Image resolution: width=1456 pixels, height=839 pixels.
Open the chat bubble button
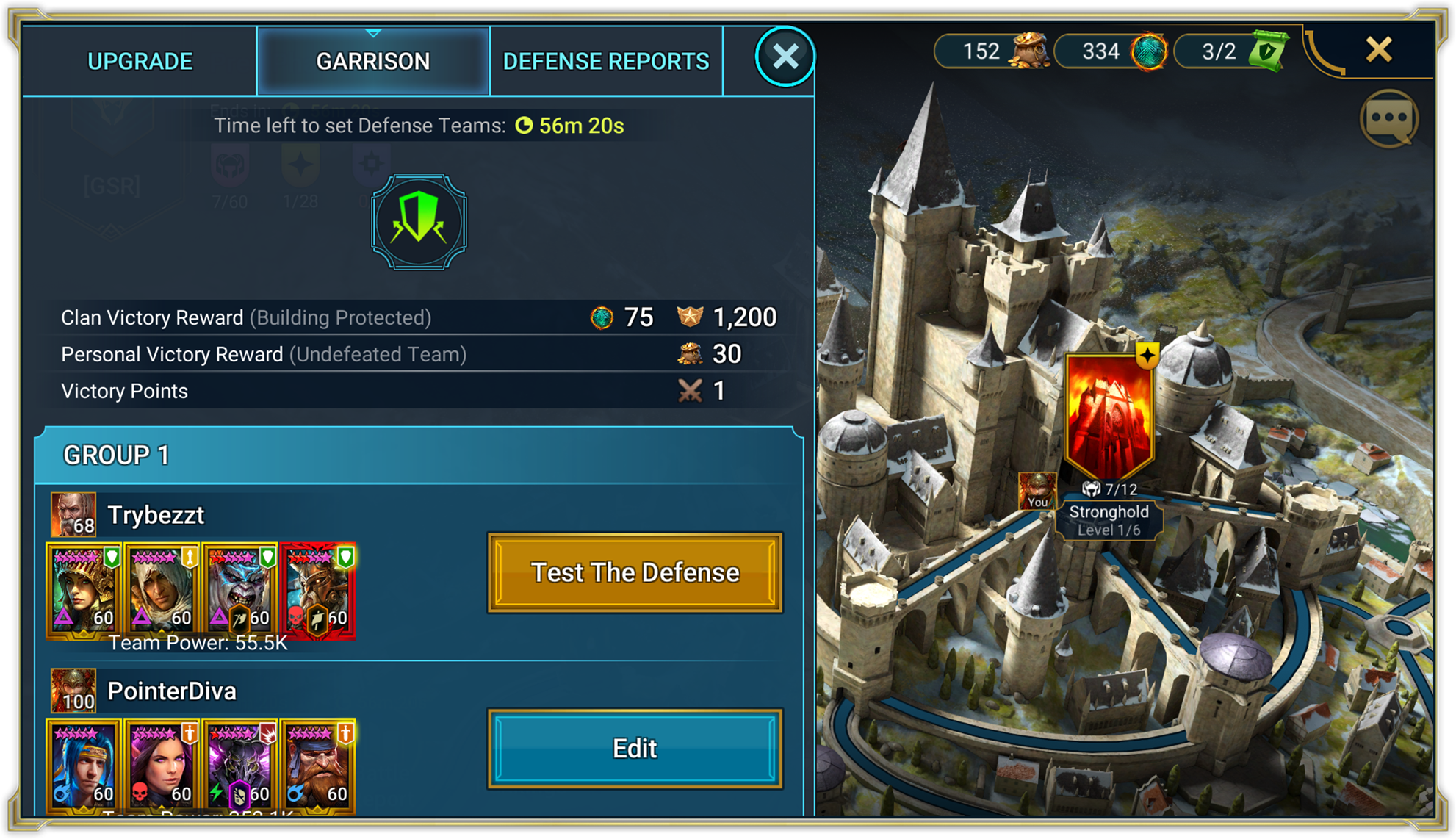[1389, 118]
